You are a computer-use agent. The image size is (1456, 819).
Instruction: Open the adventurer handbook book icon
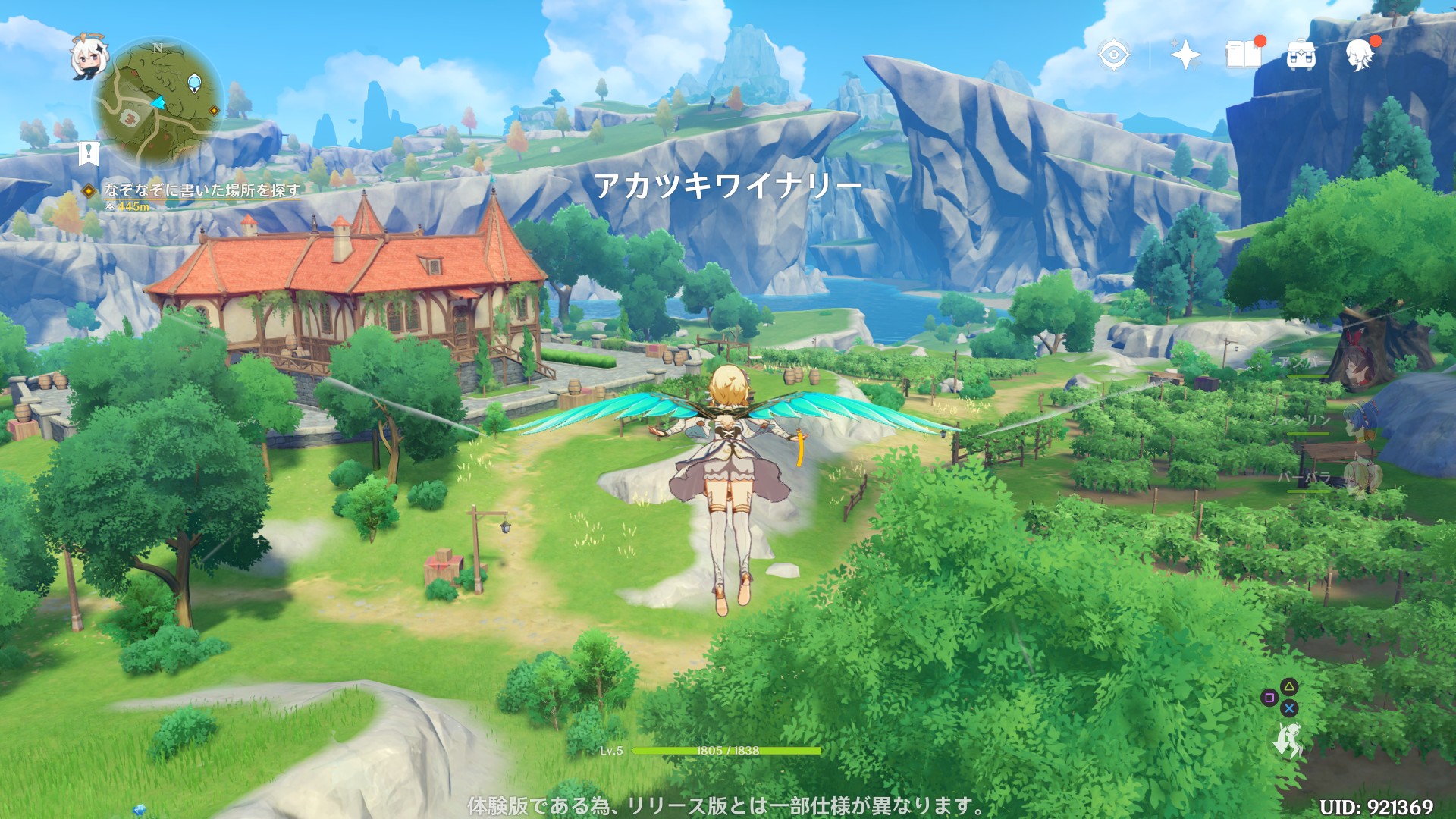[x=1244, y=55]
